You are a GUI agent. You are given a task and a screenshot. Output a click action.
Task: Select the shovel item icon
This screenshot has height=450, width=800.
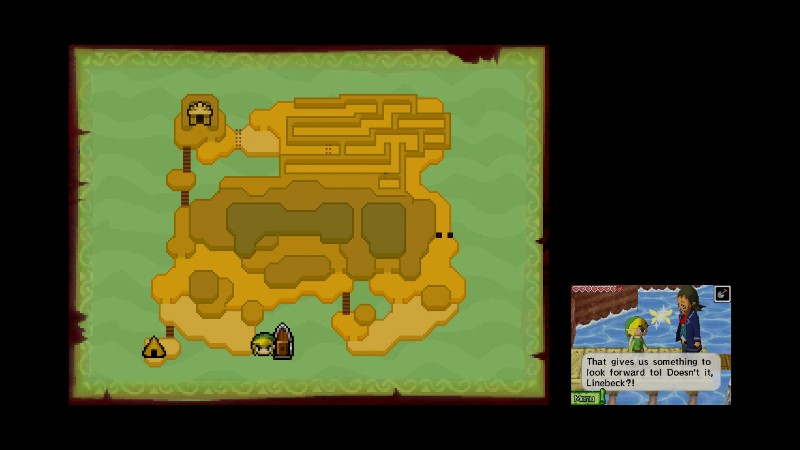(x=722, y=294)
